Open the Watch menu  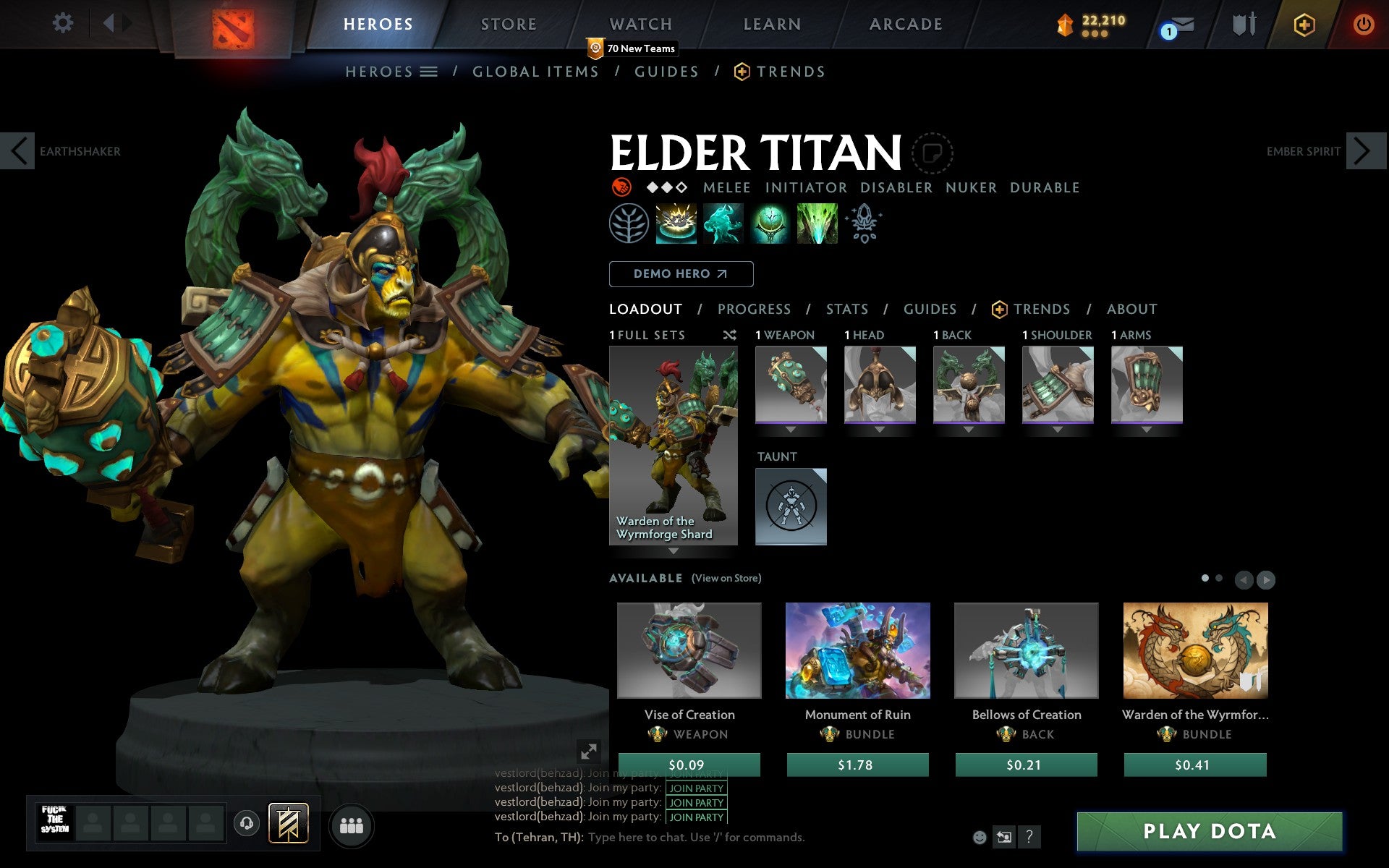640,24
